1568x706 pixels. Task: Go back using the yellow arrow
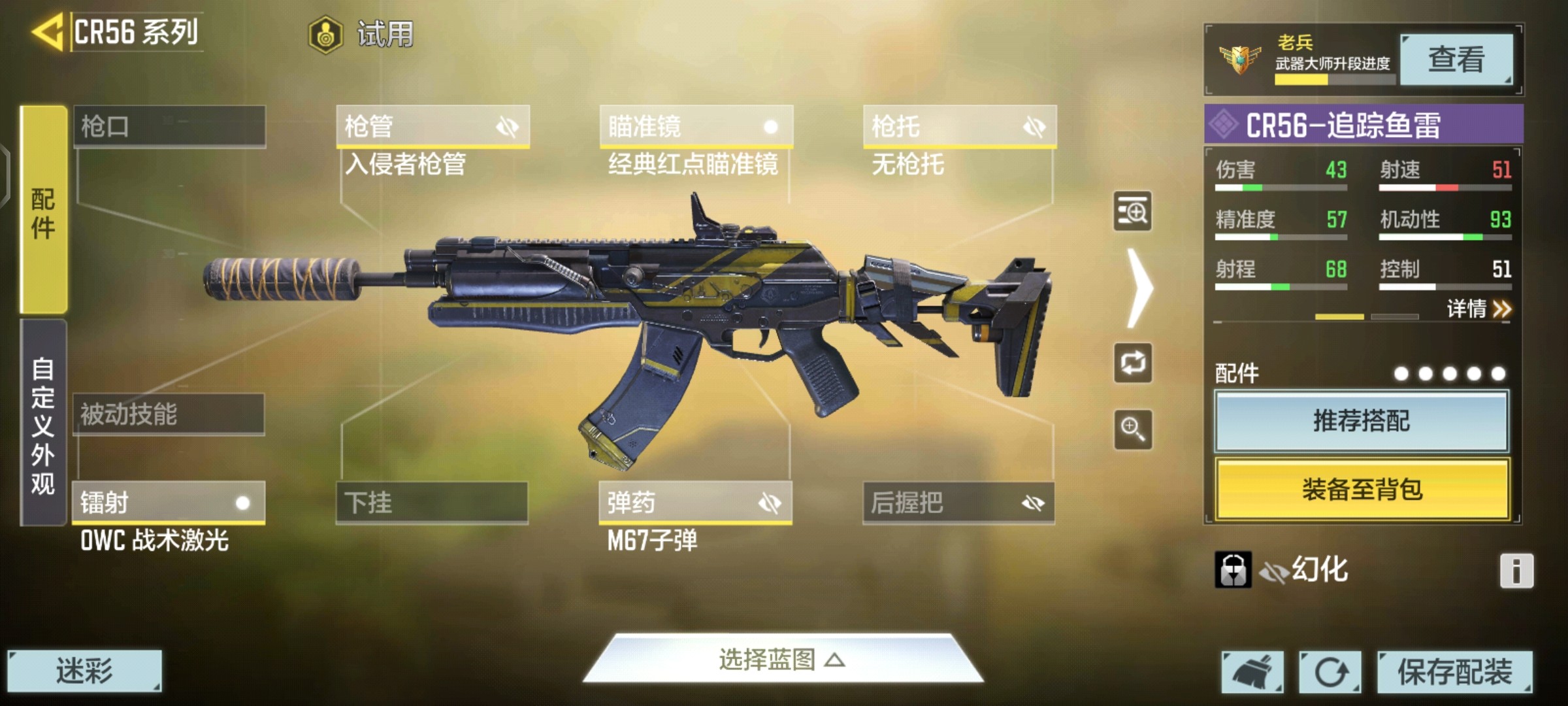[47, 31]
